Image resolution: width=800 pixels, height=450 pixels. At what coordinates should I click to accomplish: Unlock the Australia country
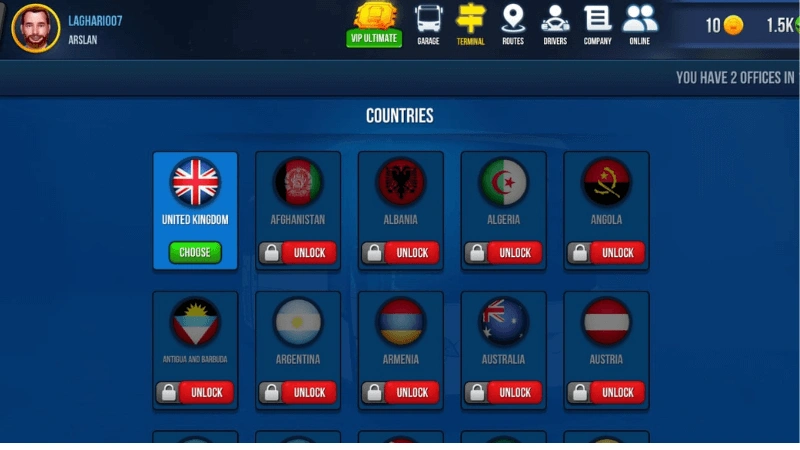click(514, 392)
